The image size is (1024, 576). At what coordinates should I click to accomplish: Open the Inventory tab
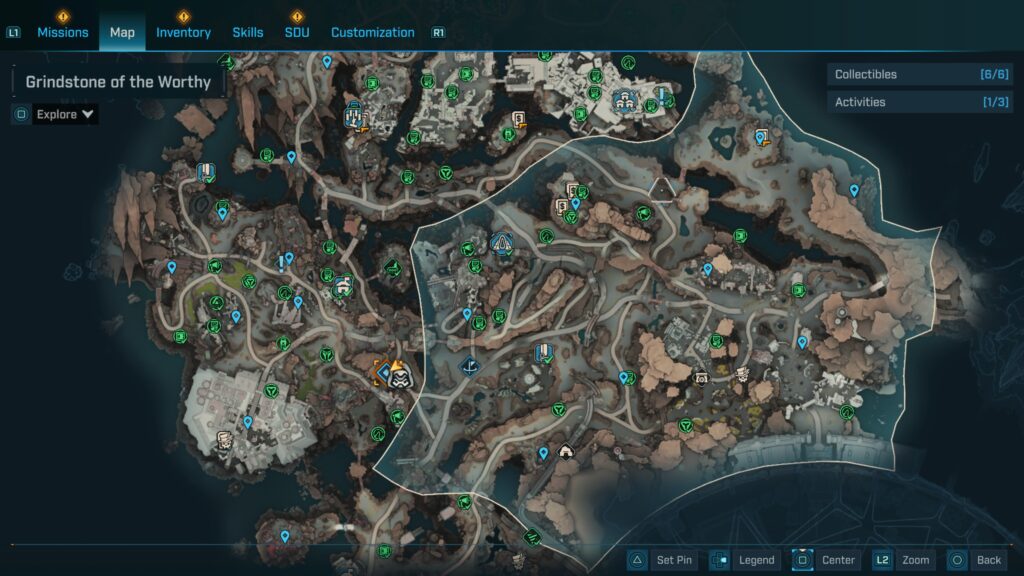point(183,32)
